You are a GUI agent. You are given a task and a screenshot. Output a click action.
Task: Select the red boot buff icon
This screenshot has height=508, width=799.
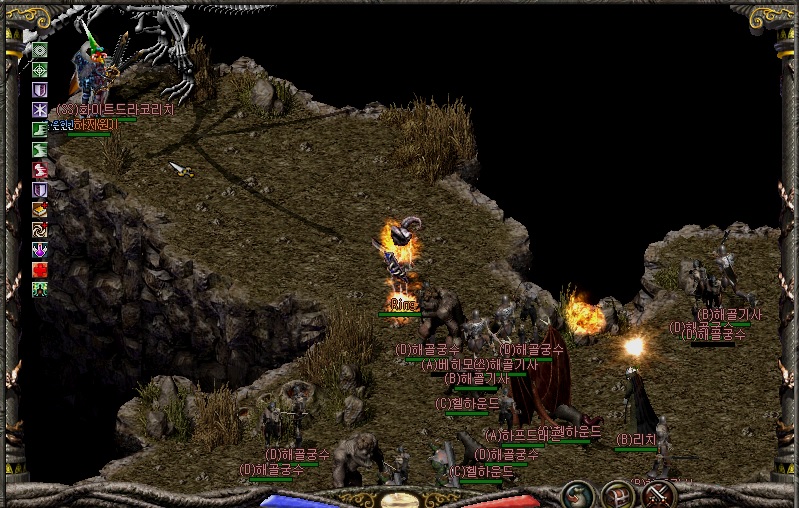click(x=40, y=170)
